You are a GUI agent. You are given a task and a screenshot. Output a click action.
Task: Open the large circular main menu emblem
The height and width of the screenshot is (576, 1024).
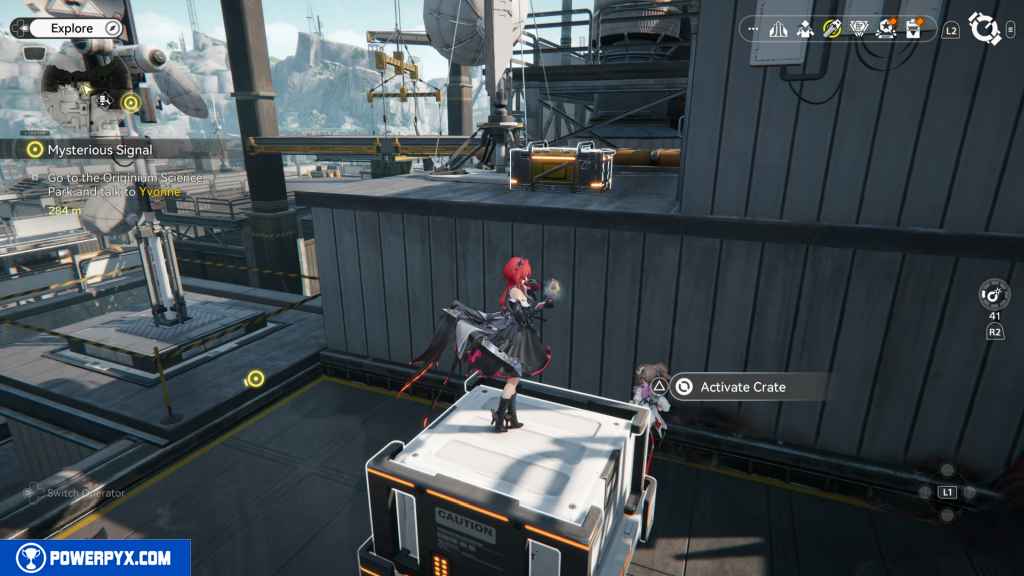coord(985,29)
